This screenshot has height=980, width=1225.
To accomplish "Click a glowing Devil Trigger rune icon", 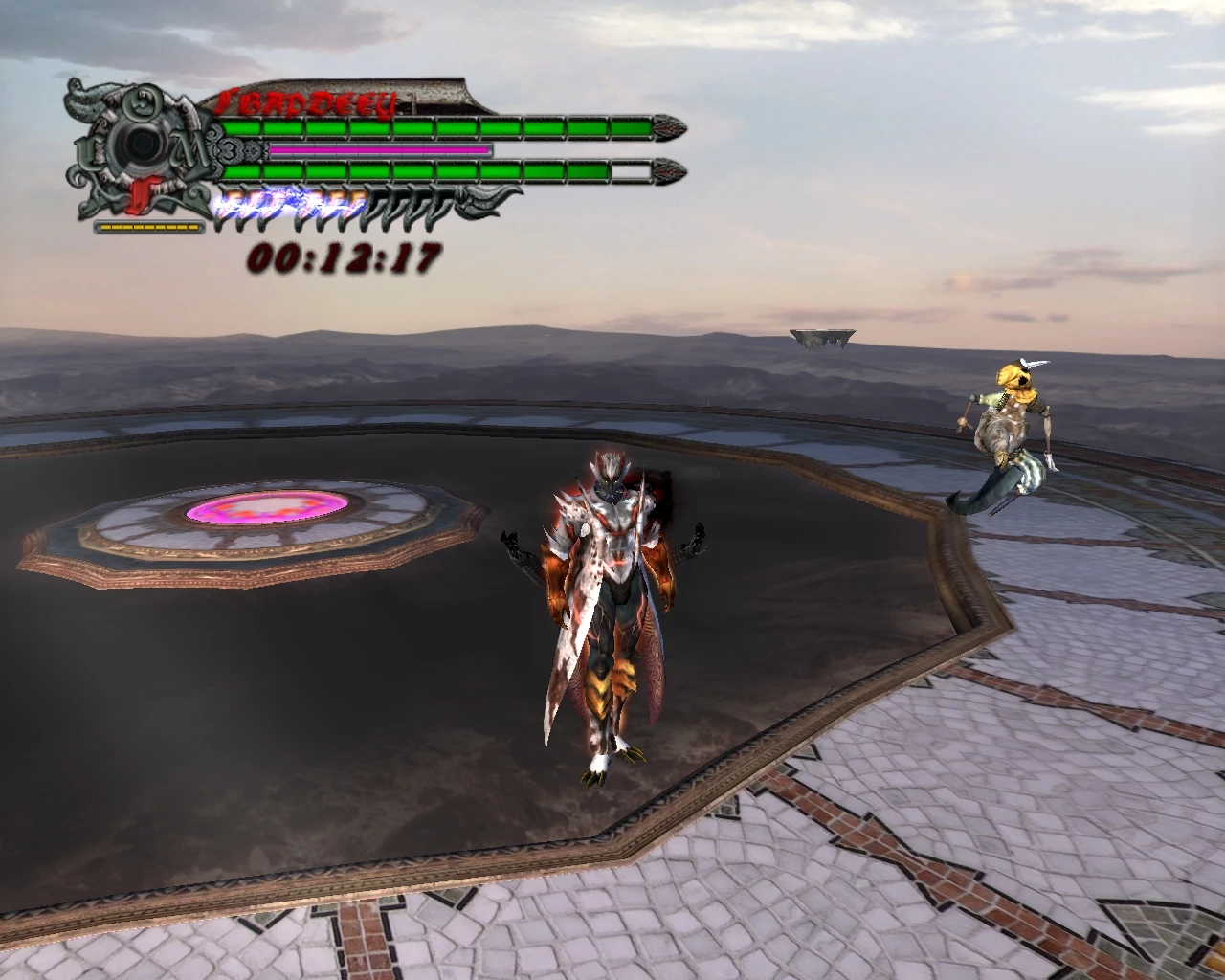I will [239, 204].
